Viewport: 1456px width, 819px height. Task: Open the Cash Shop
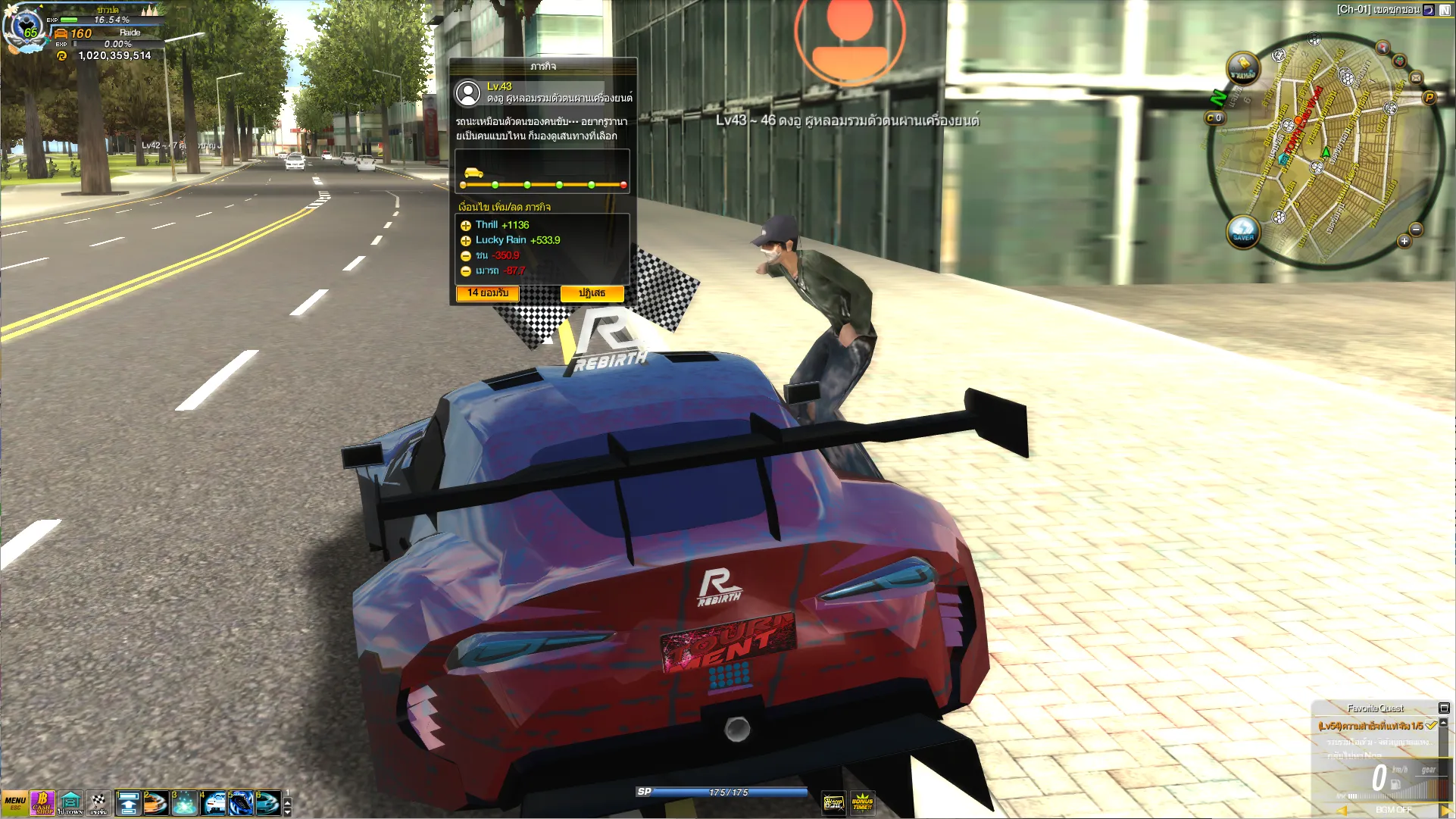pos(42,802)
